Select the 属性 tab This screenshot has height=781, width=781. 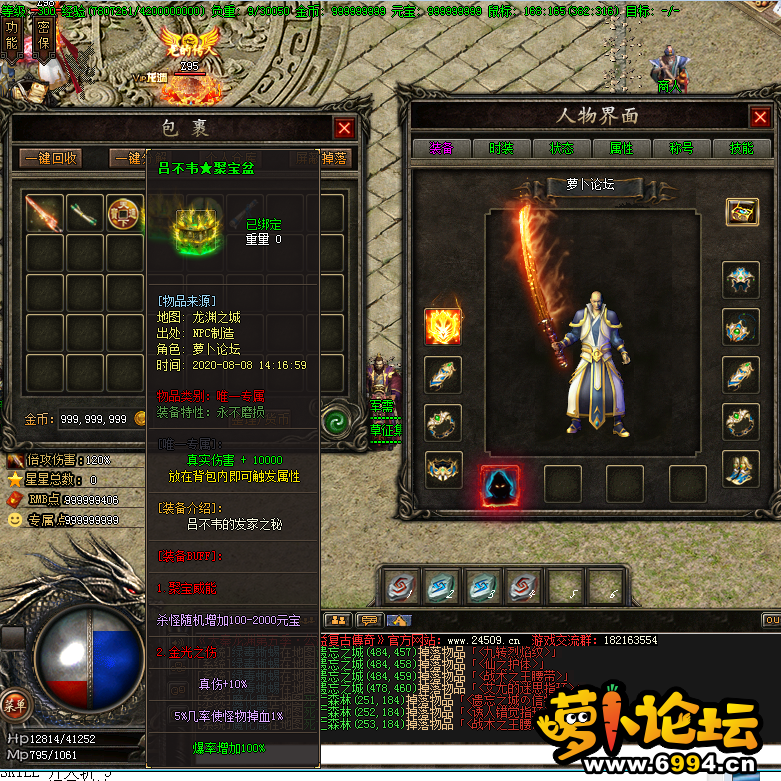coord(621,148)
